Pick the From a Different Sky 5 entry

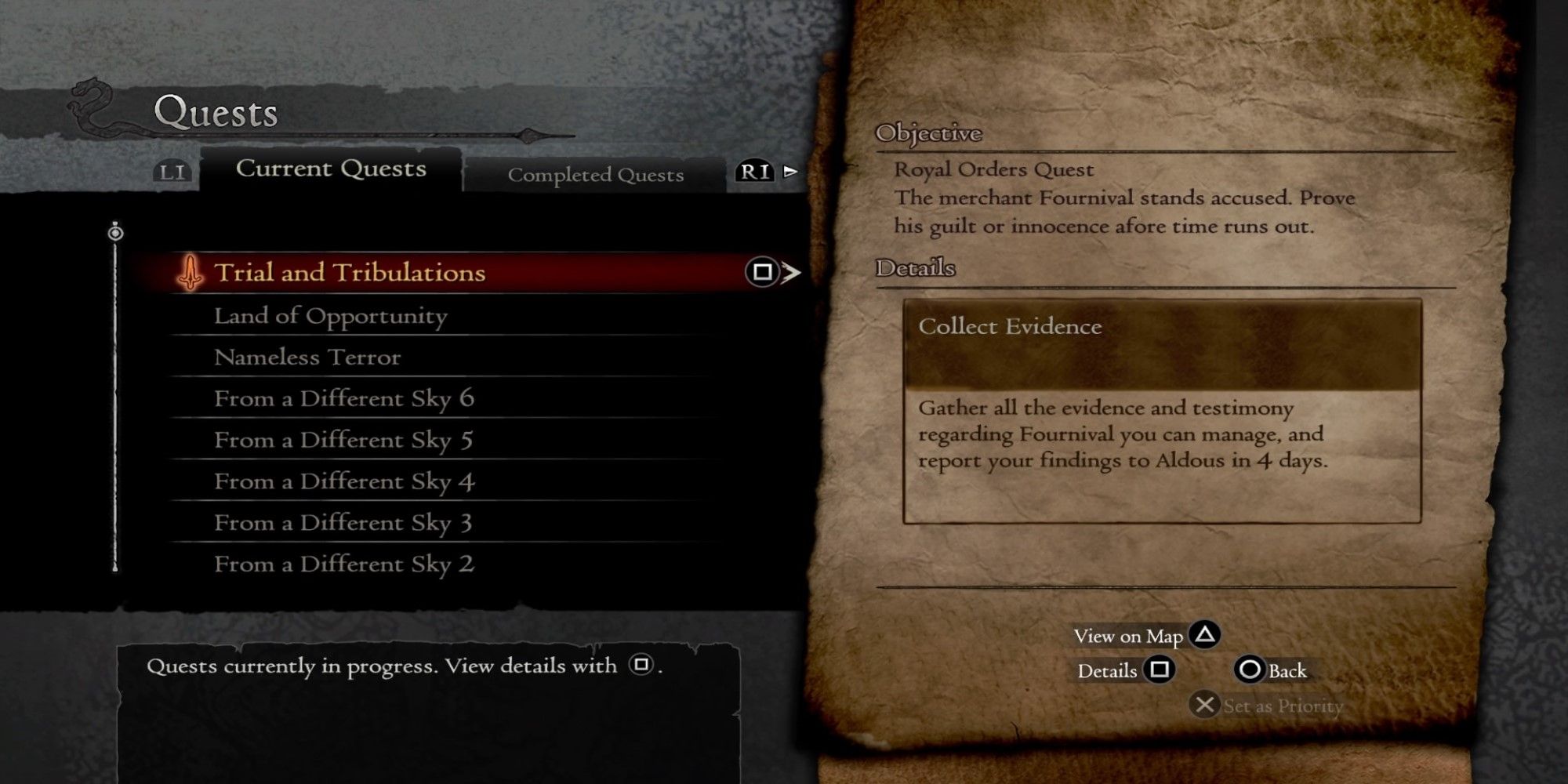343,441
